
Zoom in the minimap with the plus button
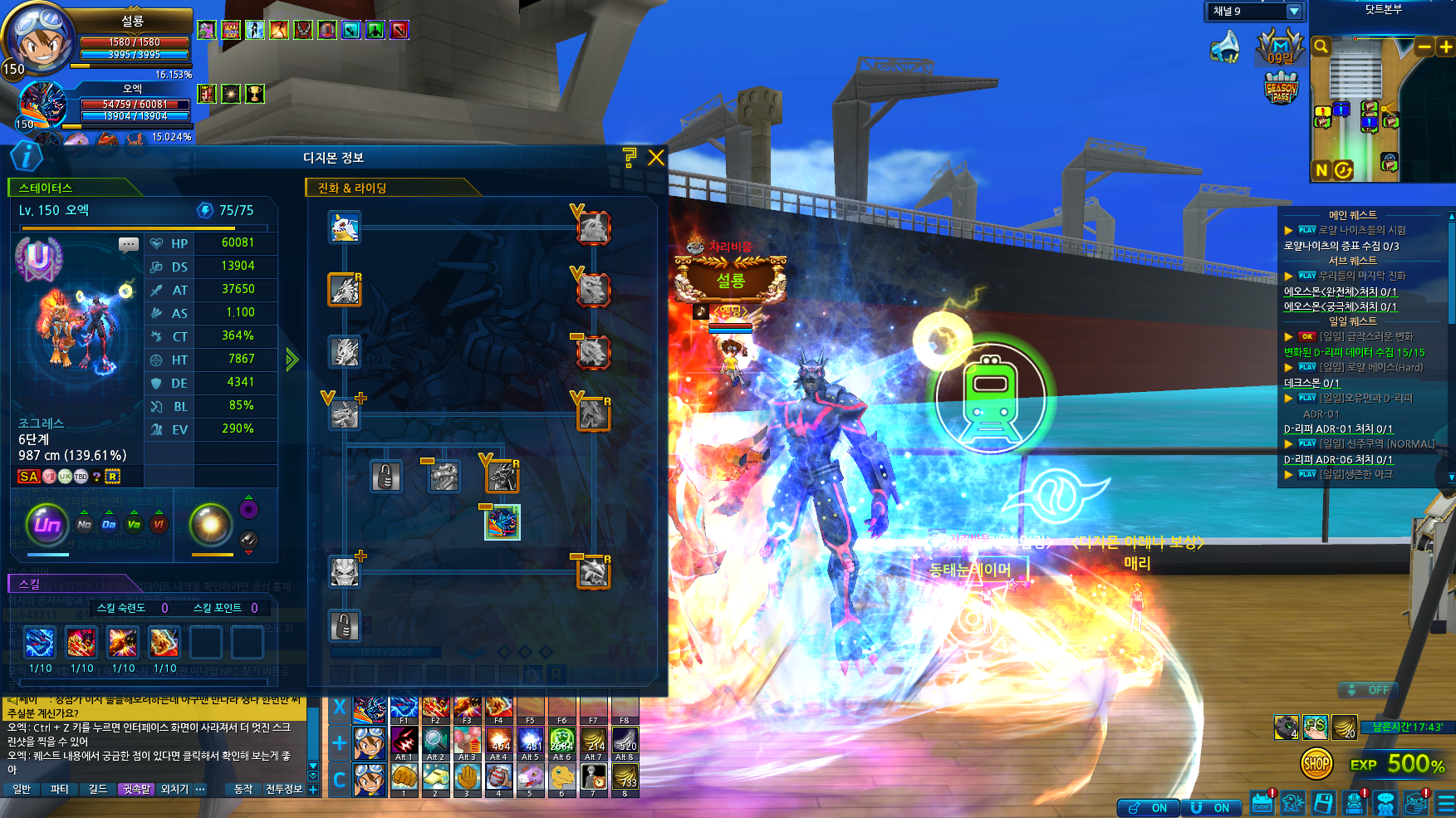click(x=1445, y=47)
